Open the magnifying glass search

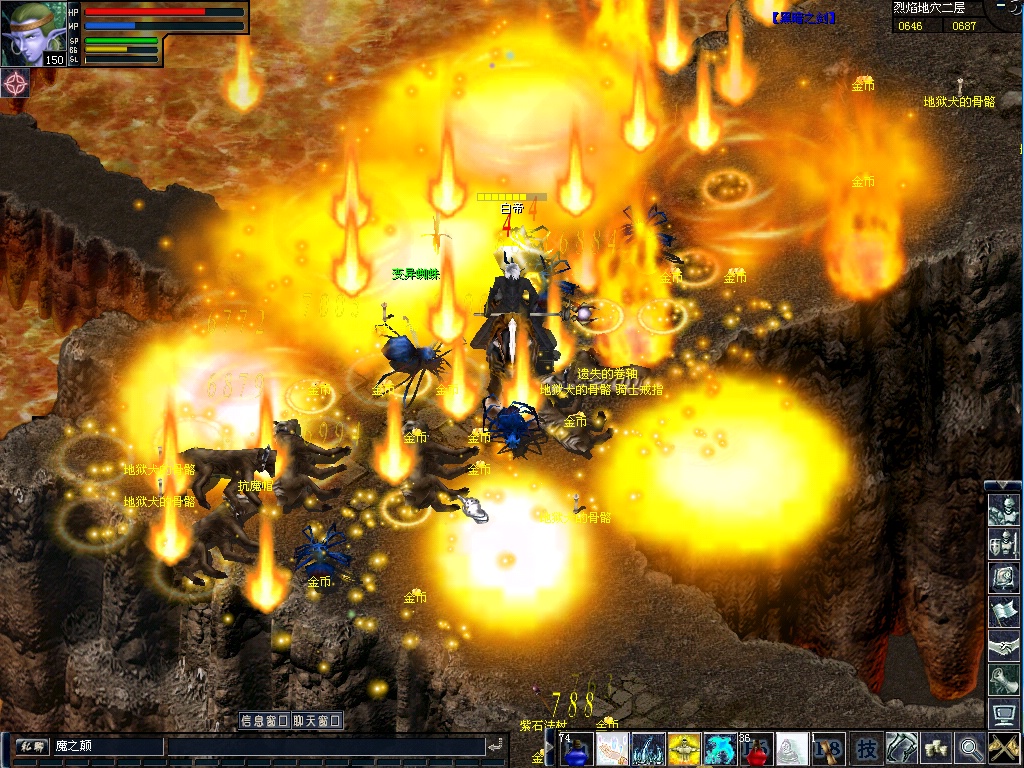coord(969,748)
